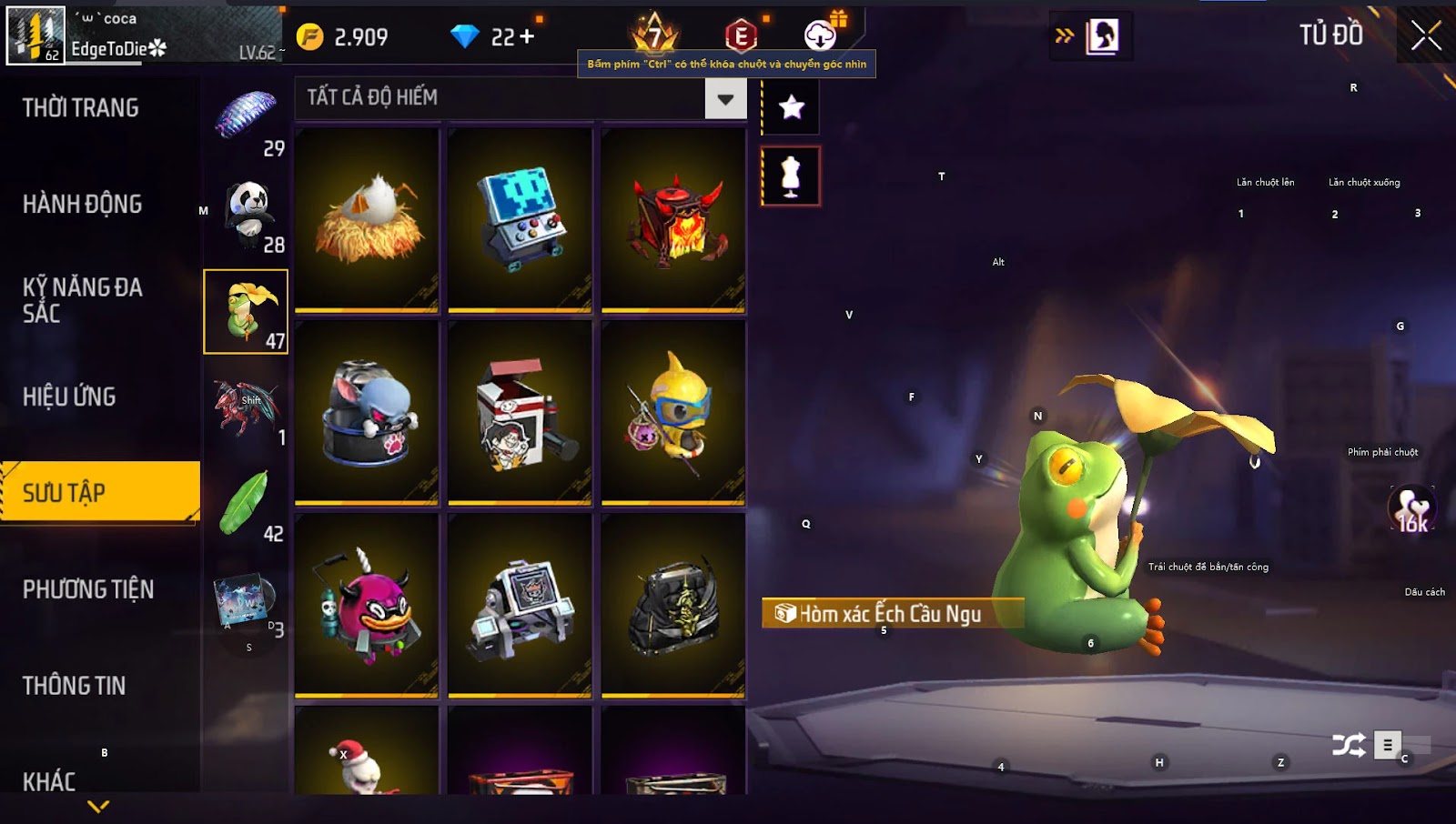Screen dimensions: 1456x824
Task: Select KỸ NĂNG ĐA SẮC category
Action: pos(83,300)
